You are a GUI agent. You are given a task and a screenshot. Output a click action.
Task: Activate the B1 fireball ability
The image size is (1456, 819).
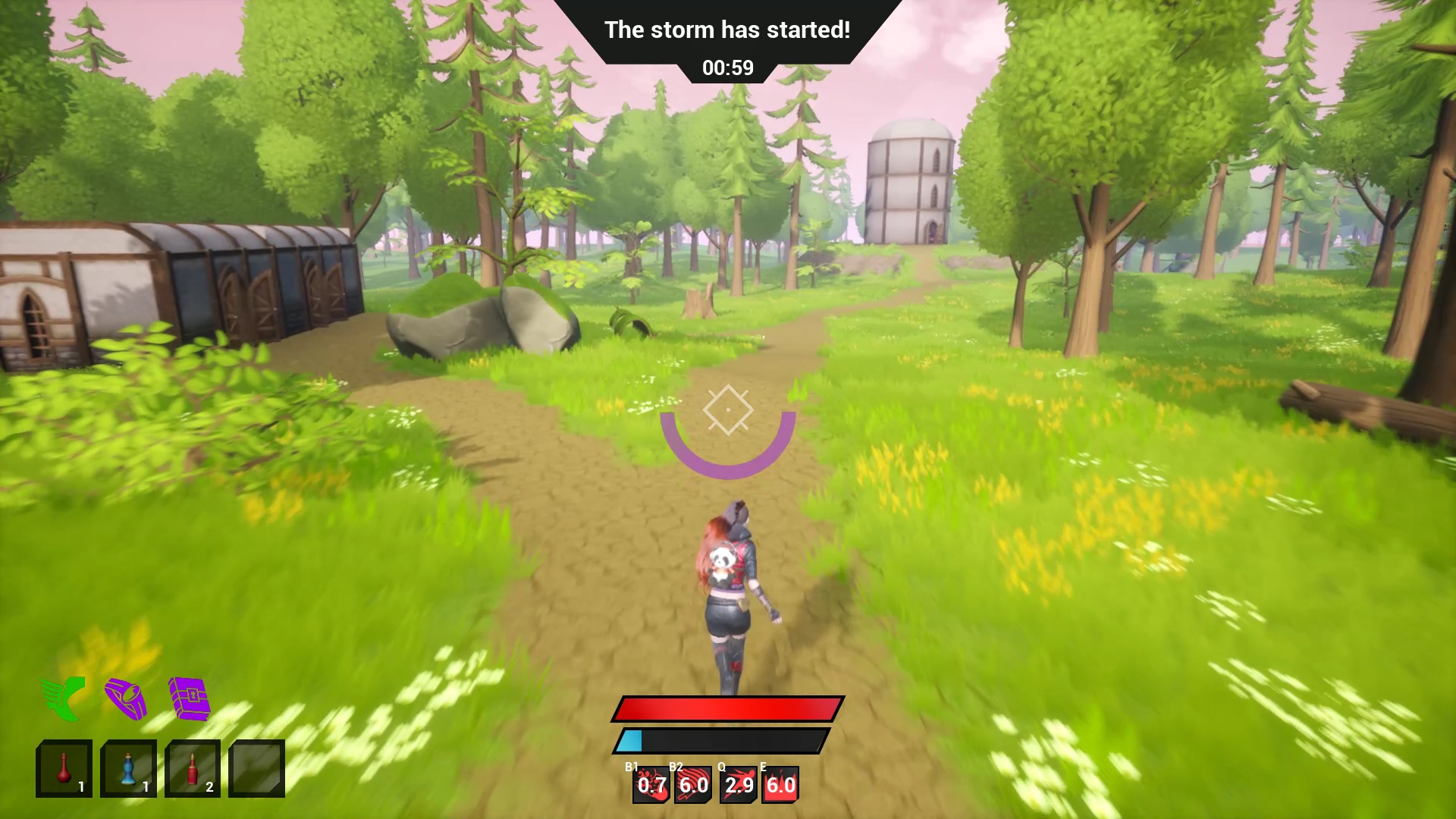pos(651,785)
